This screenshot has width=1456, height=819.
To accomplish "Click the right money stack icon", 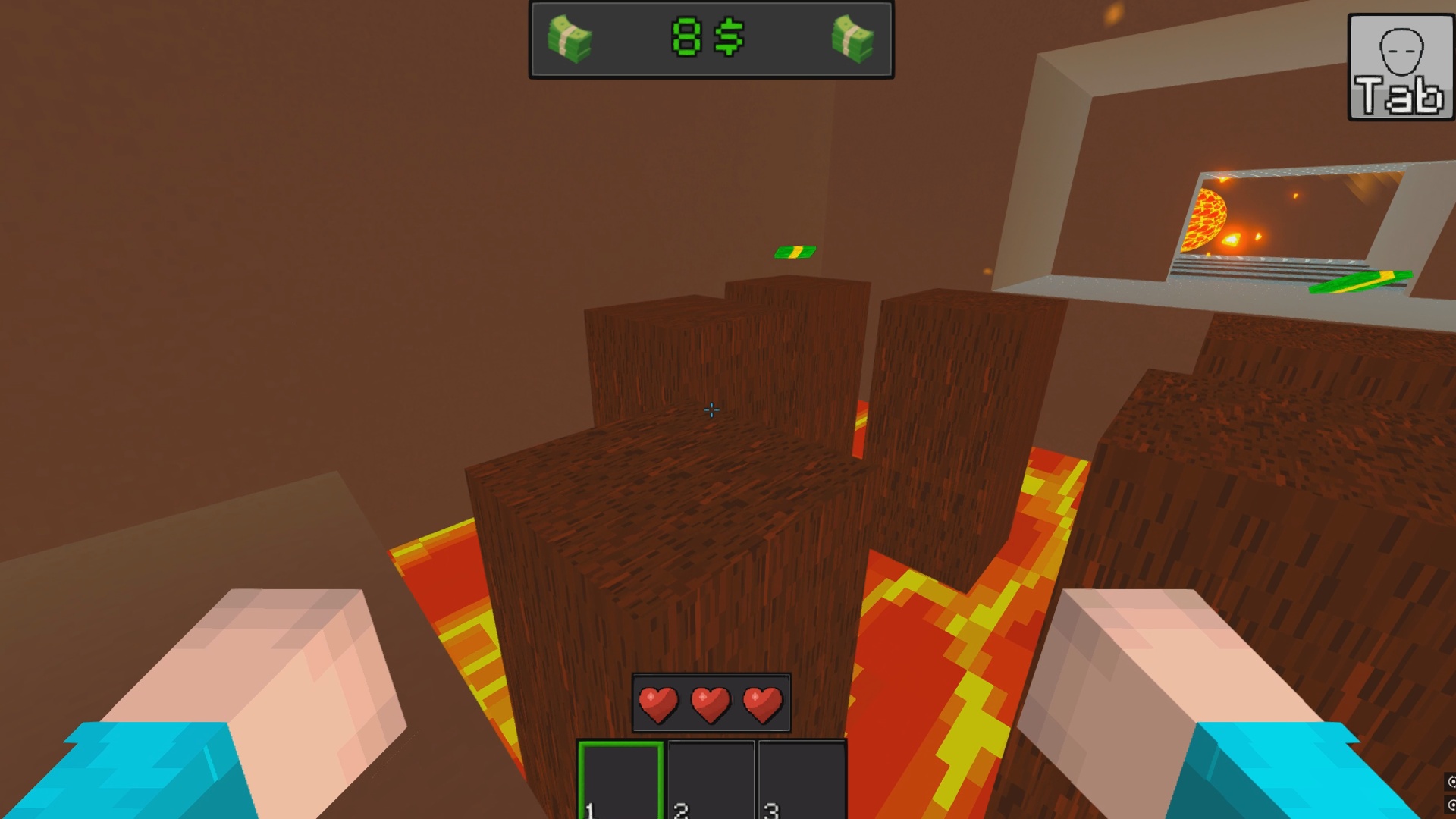I will tap(852, 40).
